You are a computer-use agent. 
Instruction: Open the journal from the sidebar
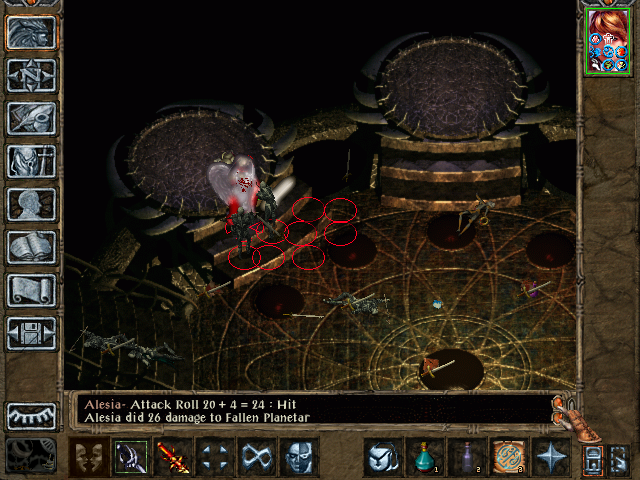pos(32,118)
